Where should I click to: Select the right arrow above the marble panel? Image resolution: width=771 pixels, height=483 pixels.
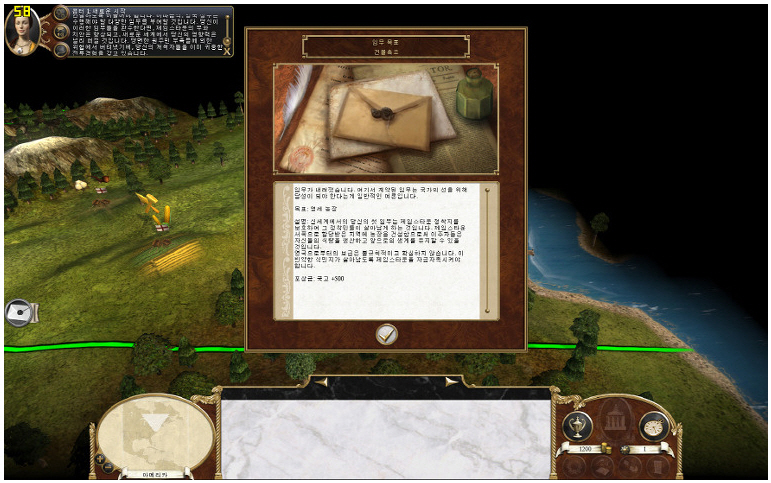[451, 381]
